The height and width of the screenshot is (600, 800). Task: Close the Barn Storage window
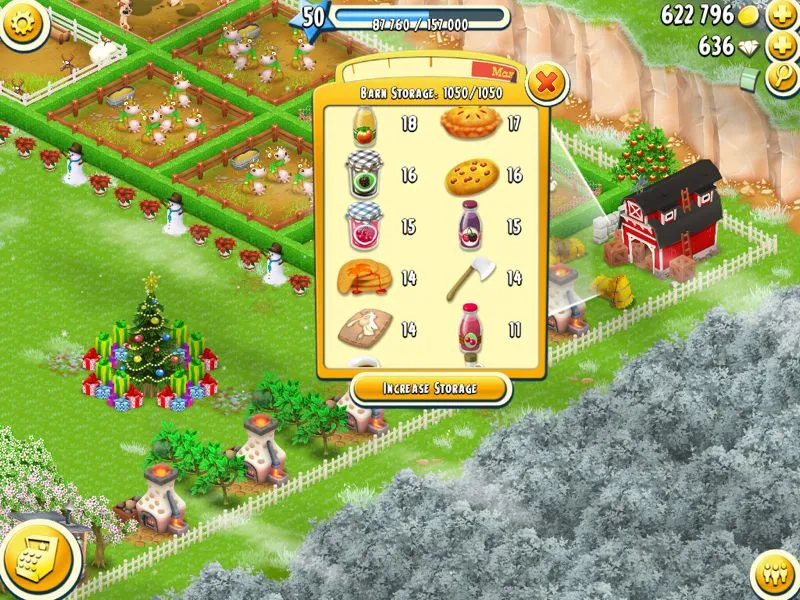[546, 83]
